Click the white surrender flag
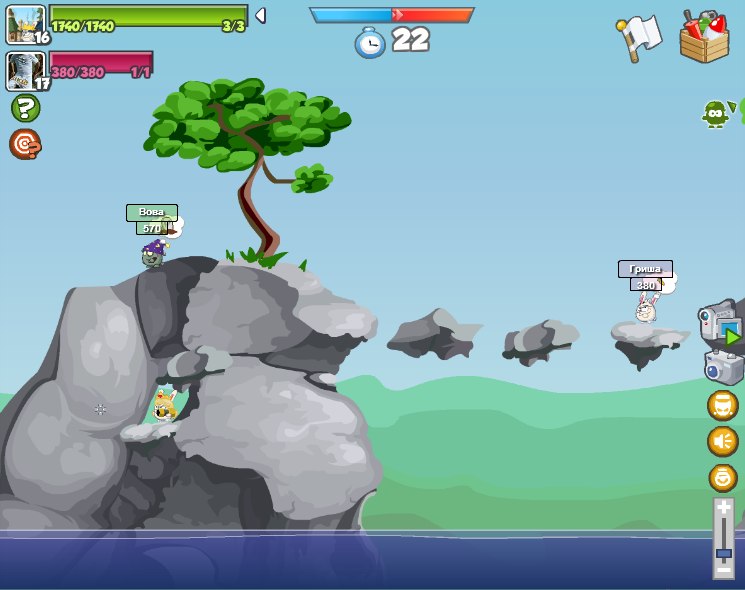 coord(640,37)
